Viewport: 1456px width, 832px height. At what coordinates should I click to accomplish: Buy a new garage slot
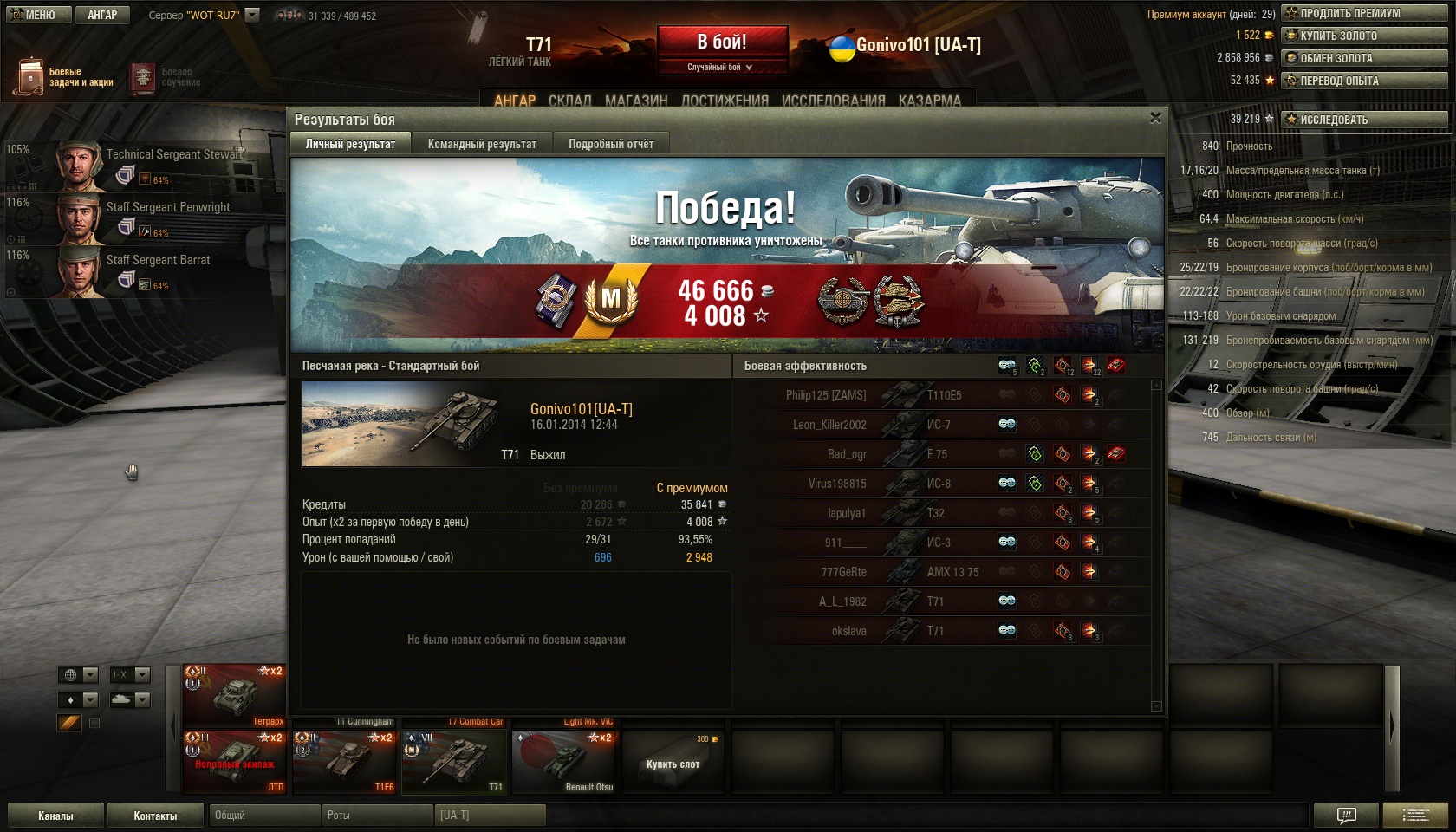[x=673, y=764]
